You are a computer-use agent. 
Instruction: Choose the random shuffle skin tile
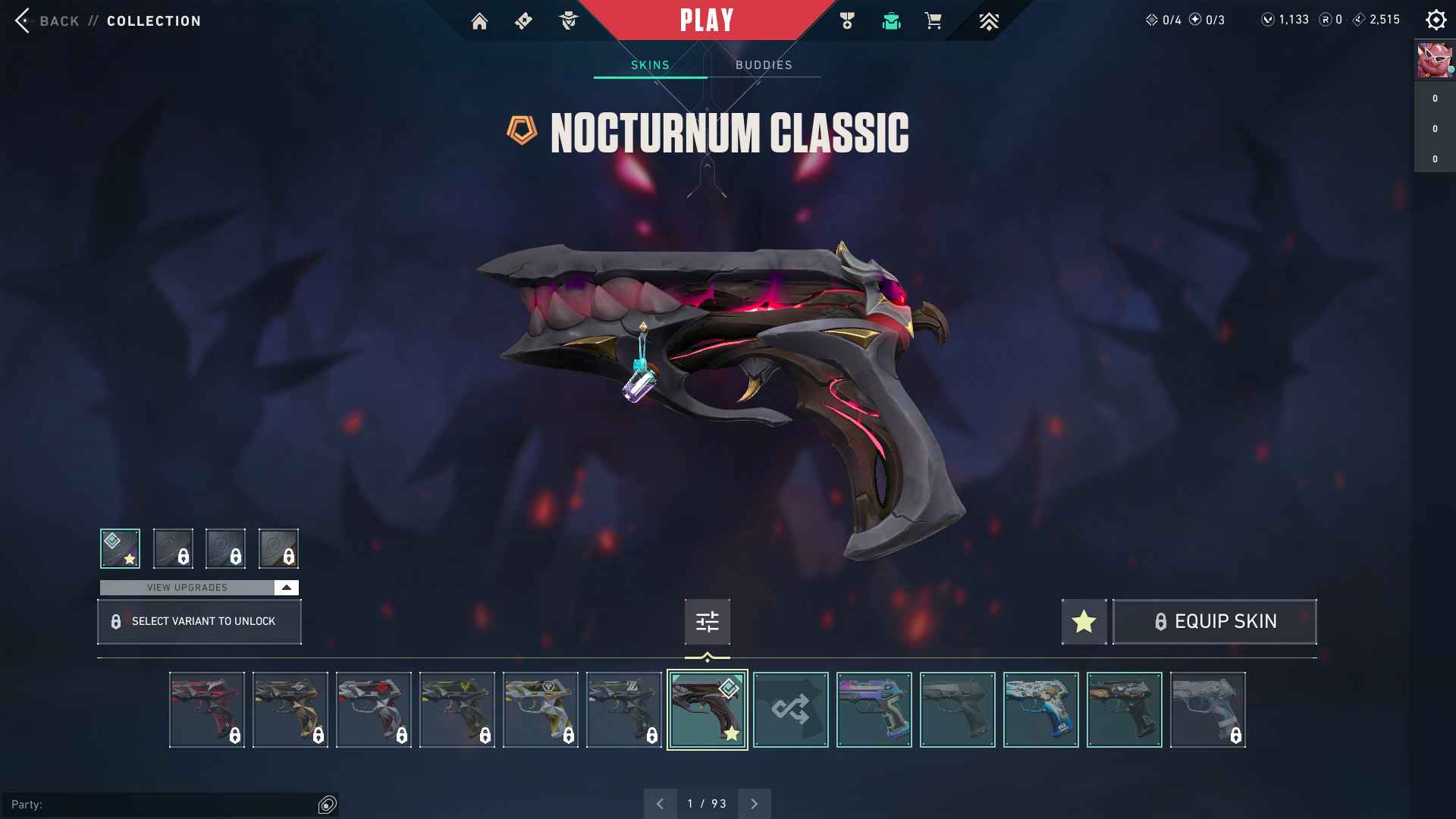point(790,710)
